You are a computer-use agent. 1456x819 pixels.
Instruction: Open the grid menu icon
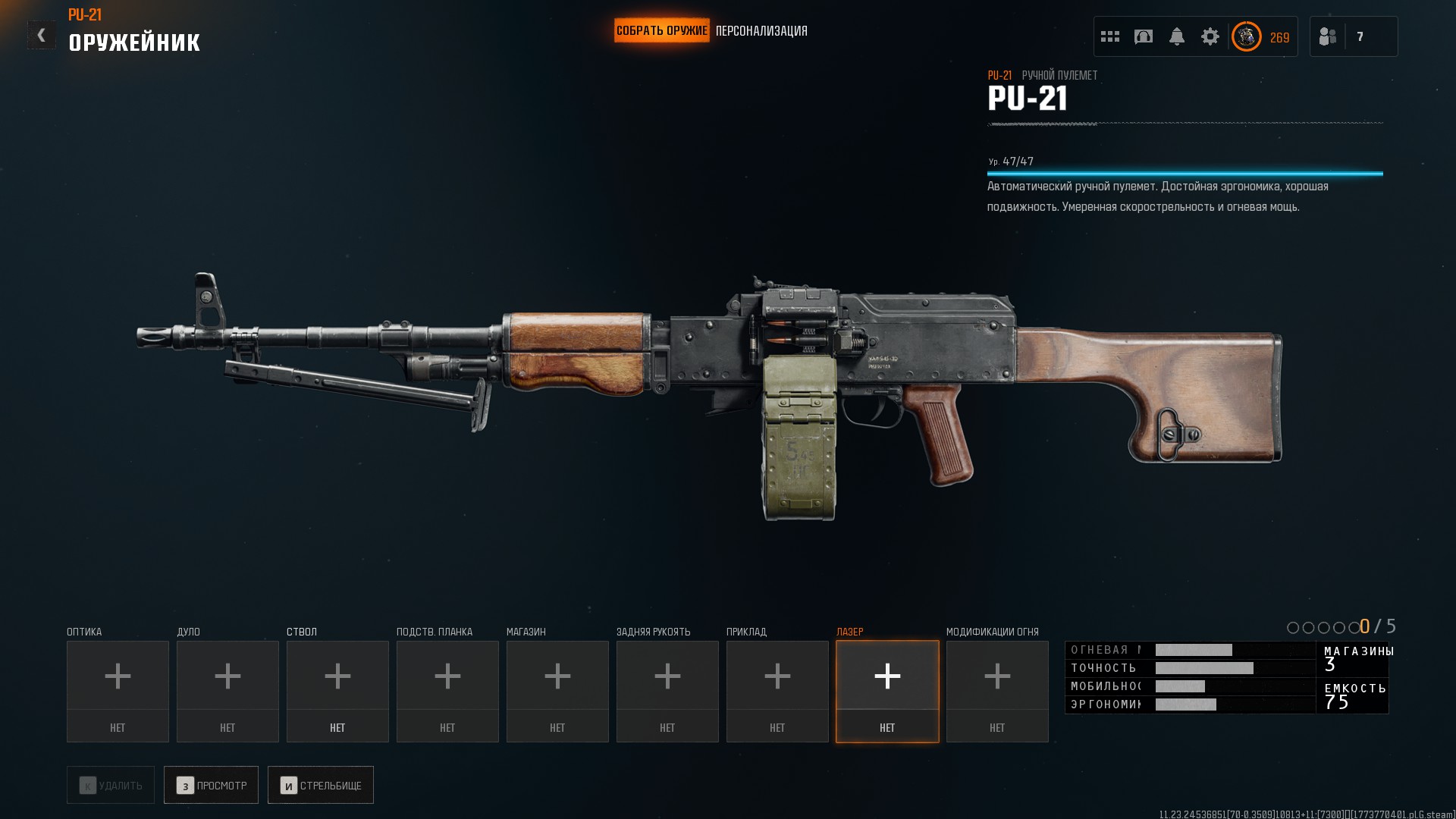click(1110, 36)
